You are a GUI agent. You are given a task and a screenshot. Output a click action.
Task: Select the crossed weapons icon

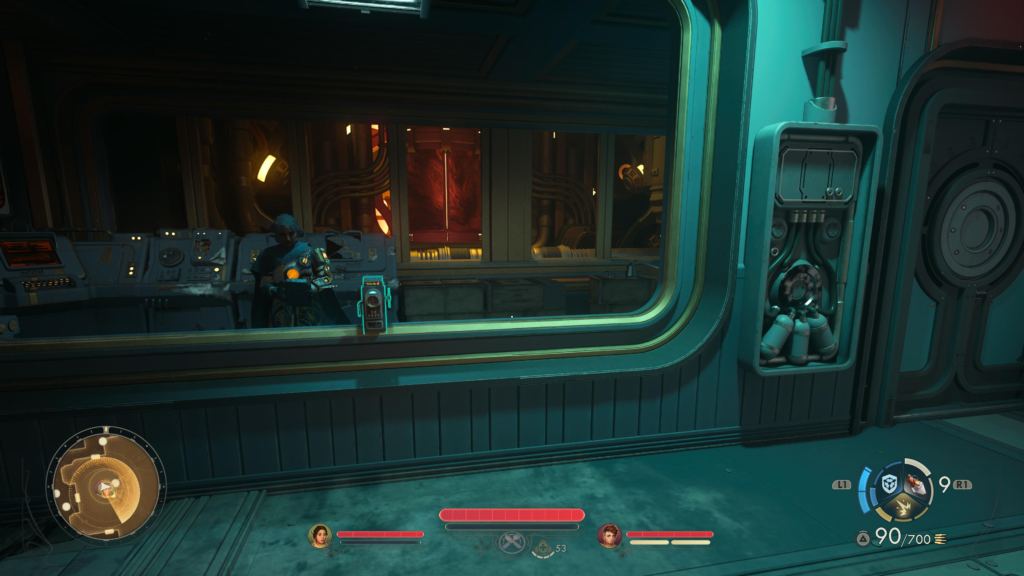[x=512, y=543]
